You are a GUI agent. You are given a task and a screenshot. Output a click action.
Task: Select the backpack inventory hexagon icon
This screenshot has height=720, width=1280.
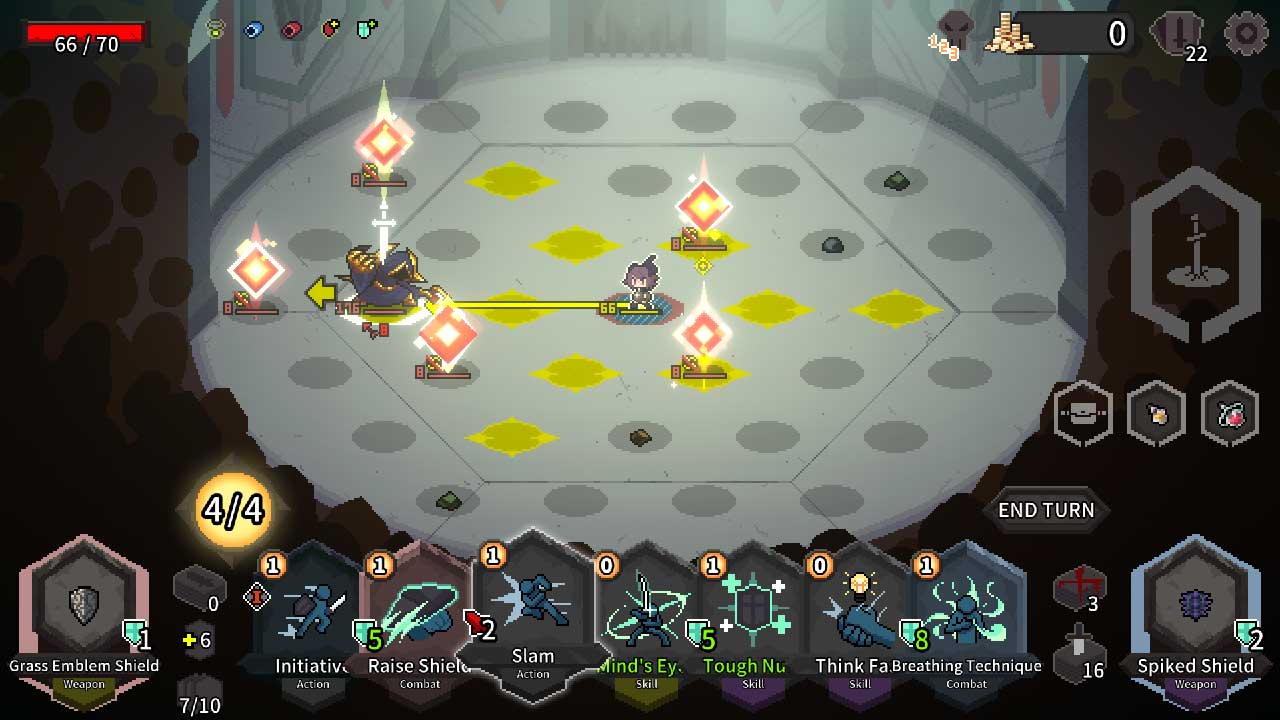[1083, 415]
